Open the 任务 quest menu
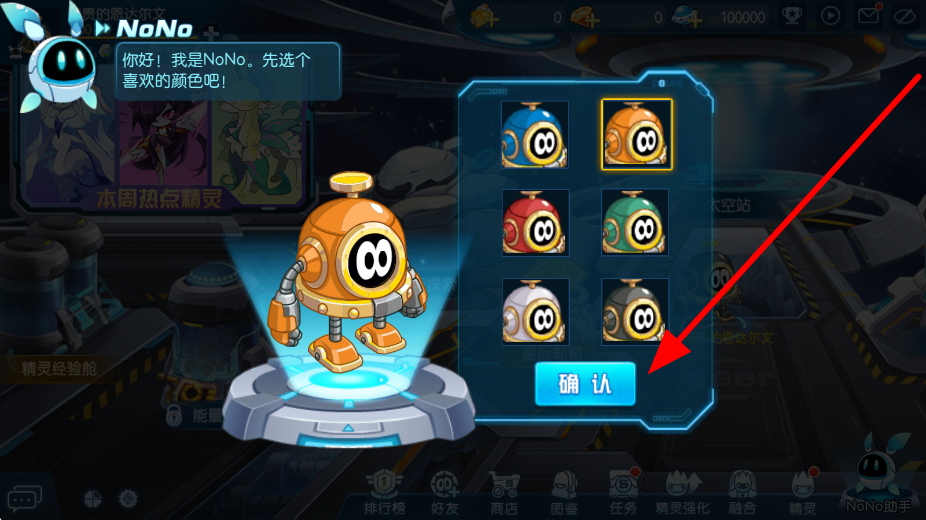Viewport: 926px width, 520px height. point(624,492)
